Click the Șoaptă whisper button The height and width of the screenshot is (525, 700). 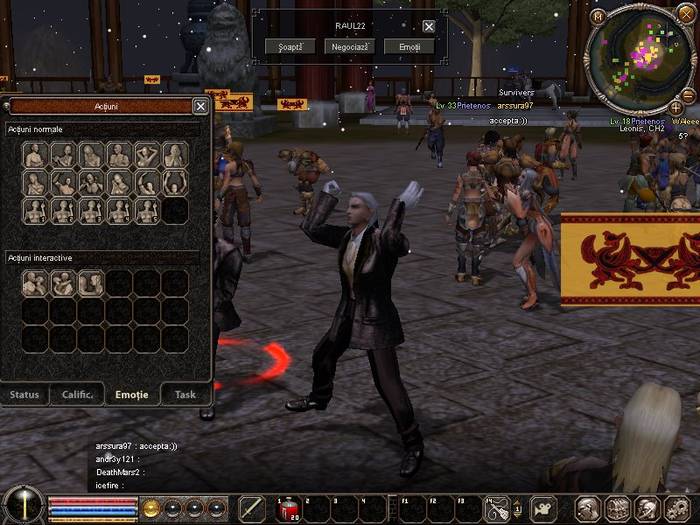tap(292, 47)
